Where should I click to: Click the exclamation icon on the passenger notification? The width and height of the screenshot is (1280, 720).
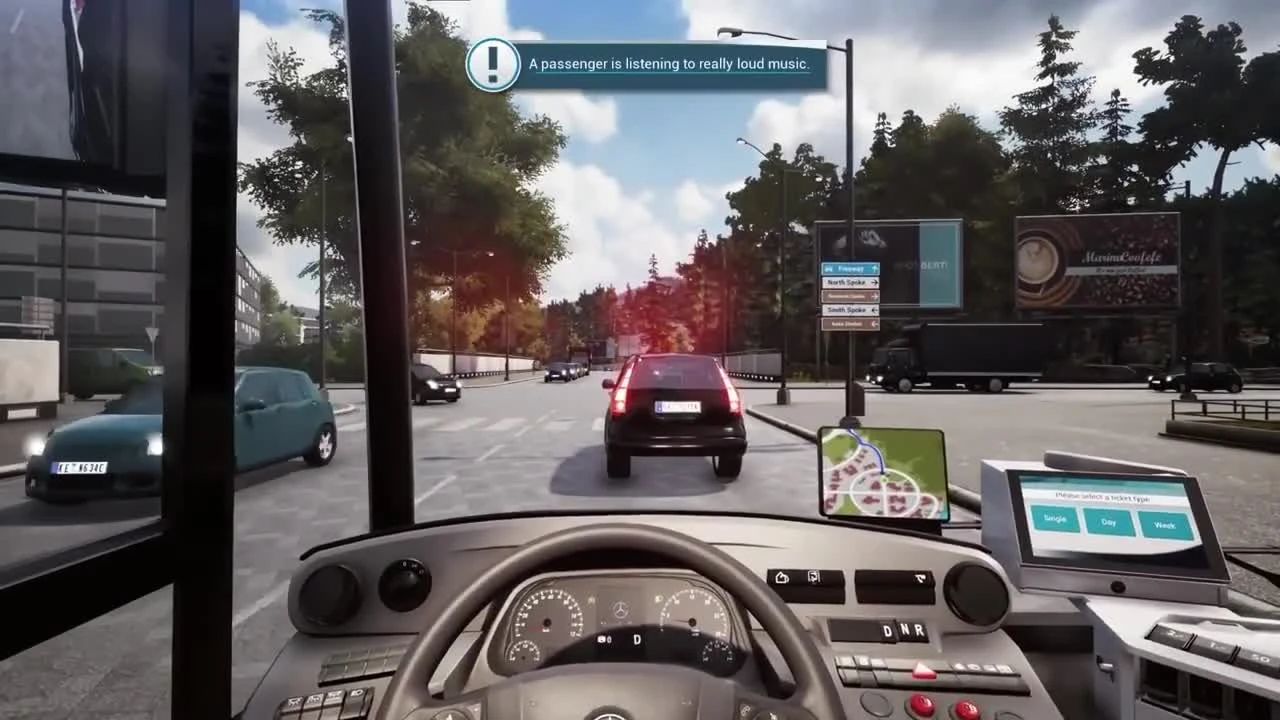coord(492,63)
